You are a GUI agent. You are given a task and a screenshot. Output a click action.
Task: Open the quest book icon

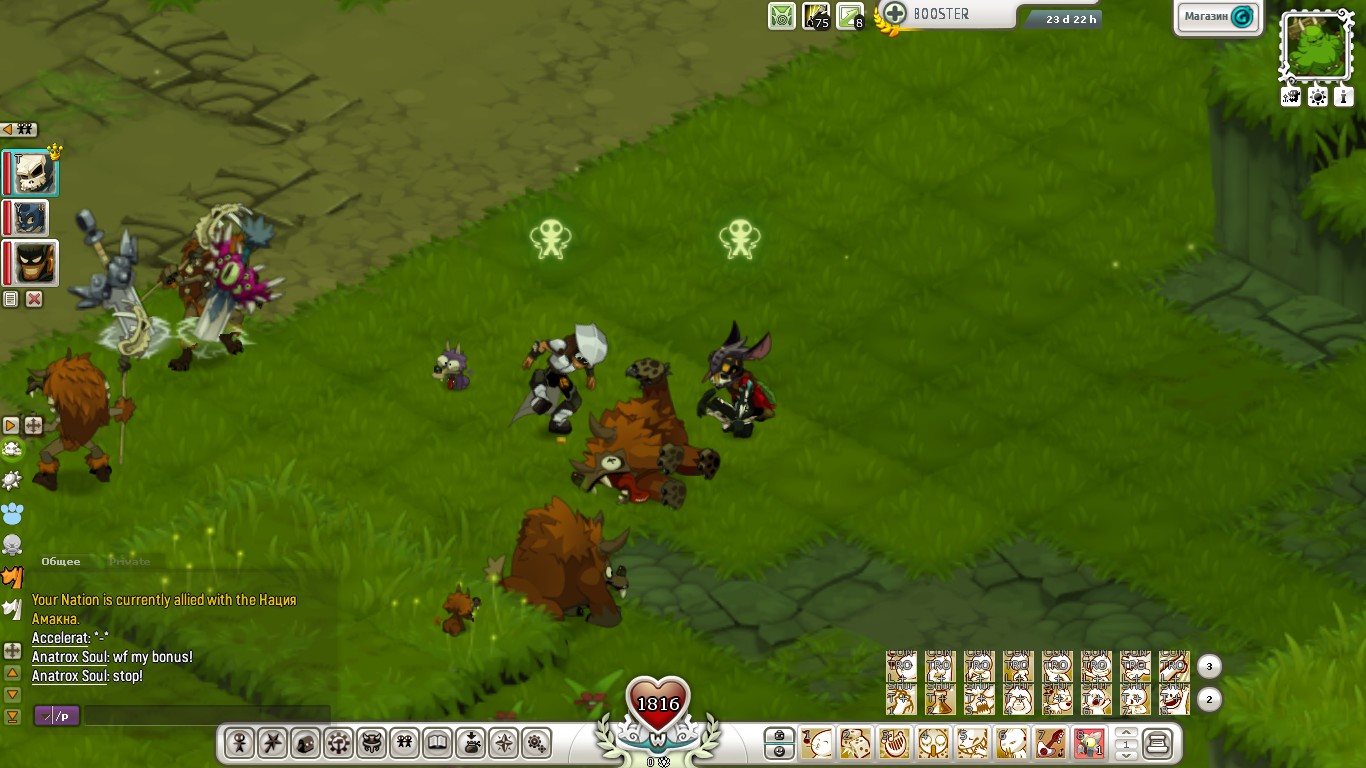point(437,743)
